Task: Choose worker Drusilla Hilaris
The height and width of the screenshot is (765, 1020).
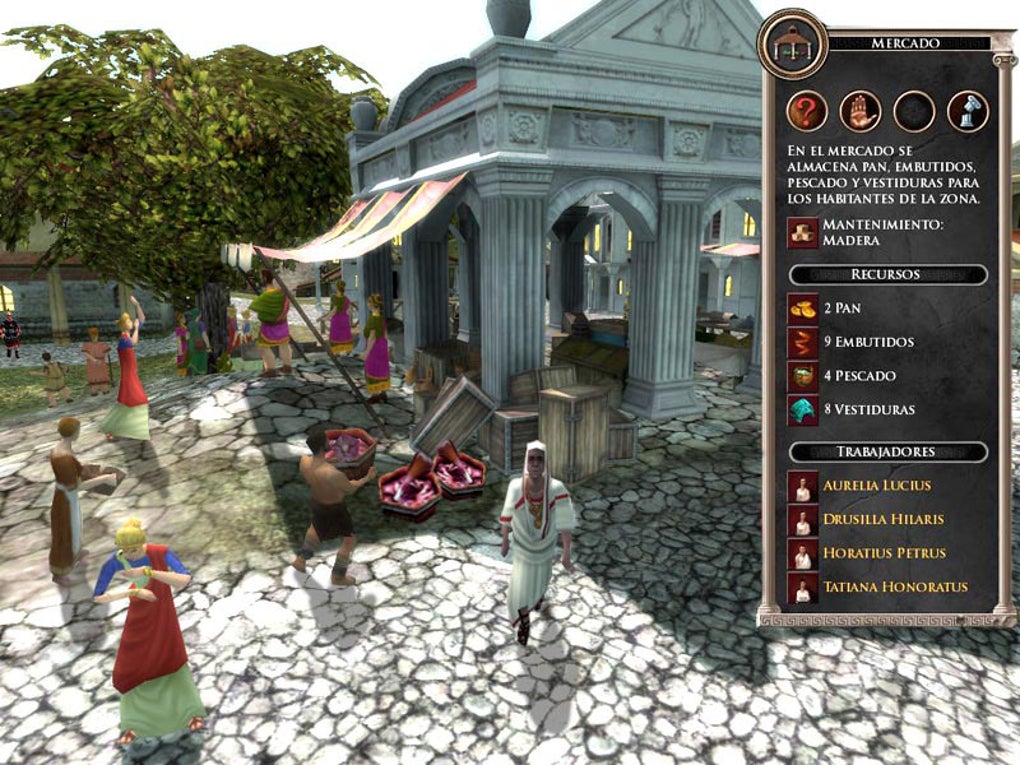Action: [x=883, y=520]
